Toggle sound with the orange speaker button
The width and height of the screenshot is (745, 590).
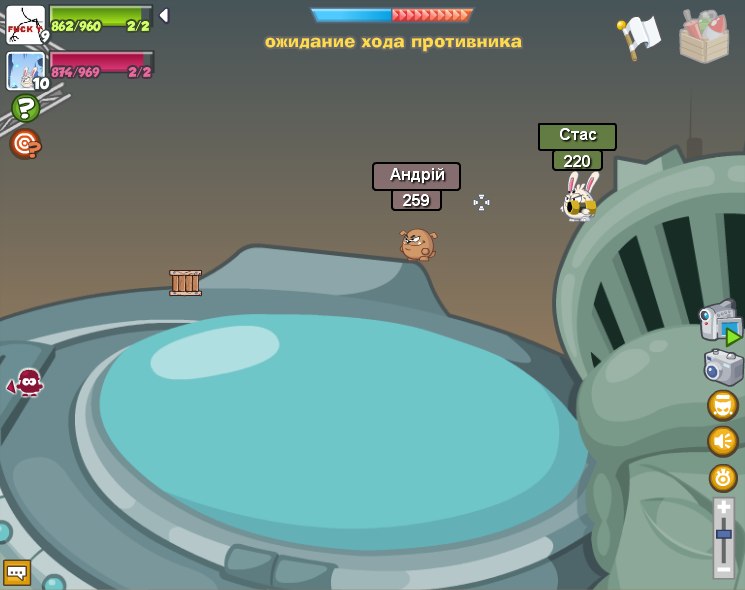point(723,441)
